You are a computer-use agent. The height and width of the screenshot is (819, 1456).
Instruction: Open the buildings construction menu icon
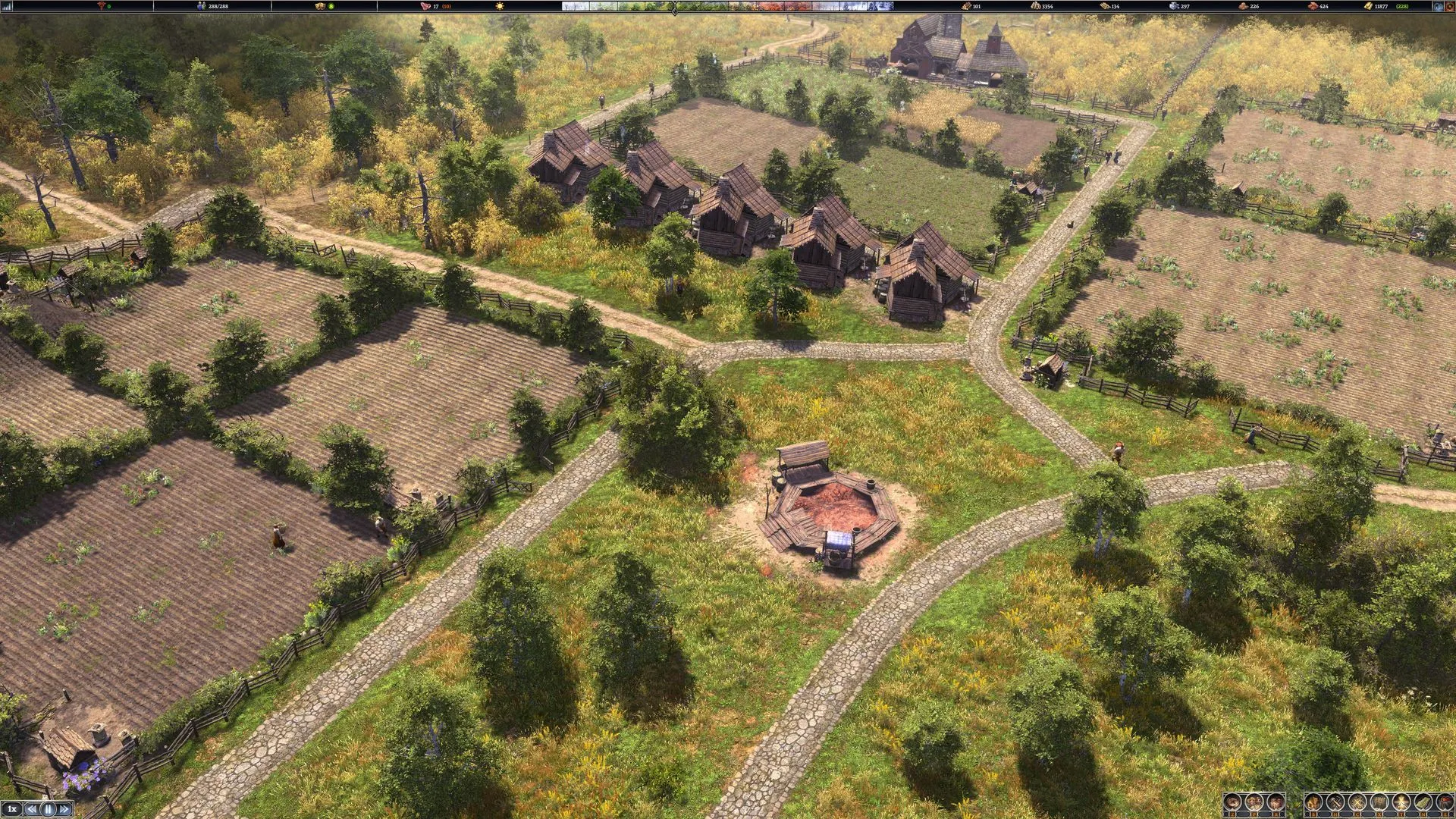(x=1313, y=802)
